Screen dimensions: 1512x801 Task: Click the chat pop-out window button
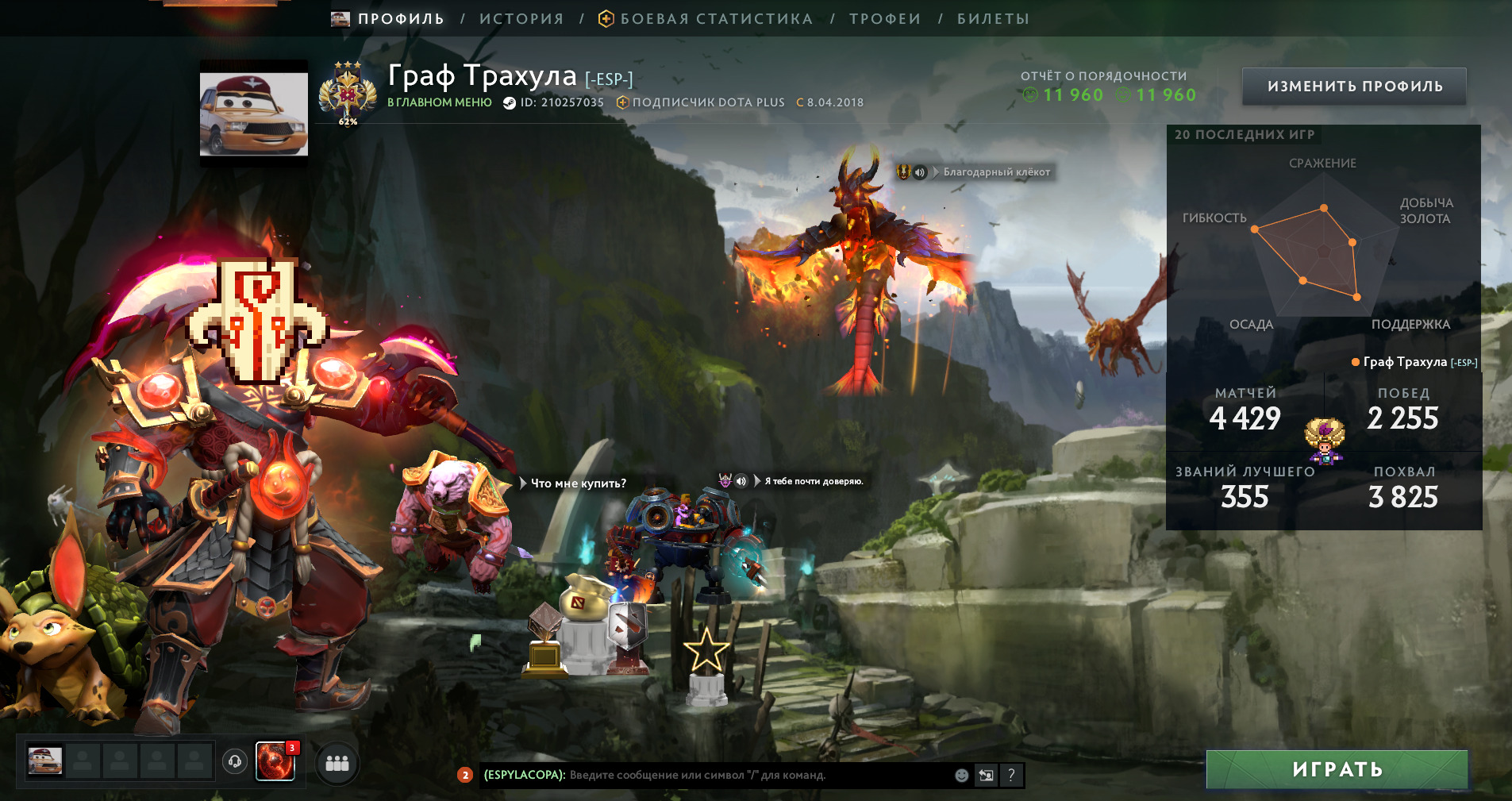986,776
